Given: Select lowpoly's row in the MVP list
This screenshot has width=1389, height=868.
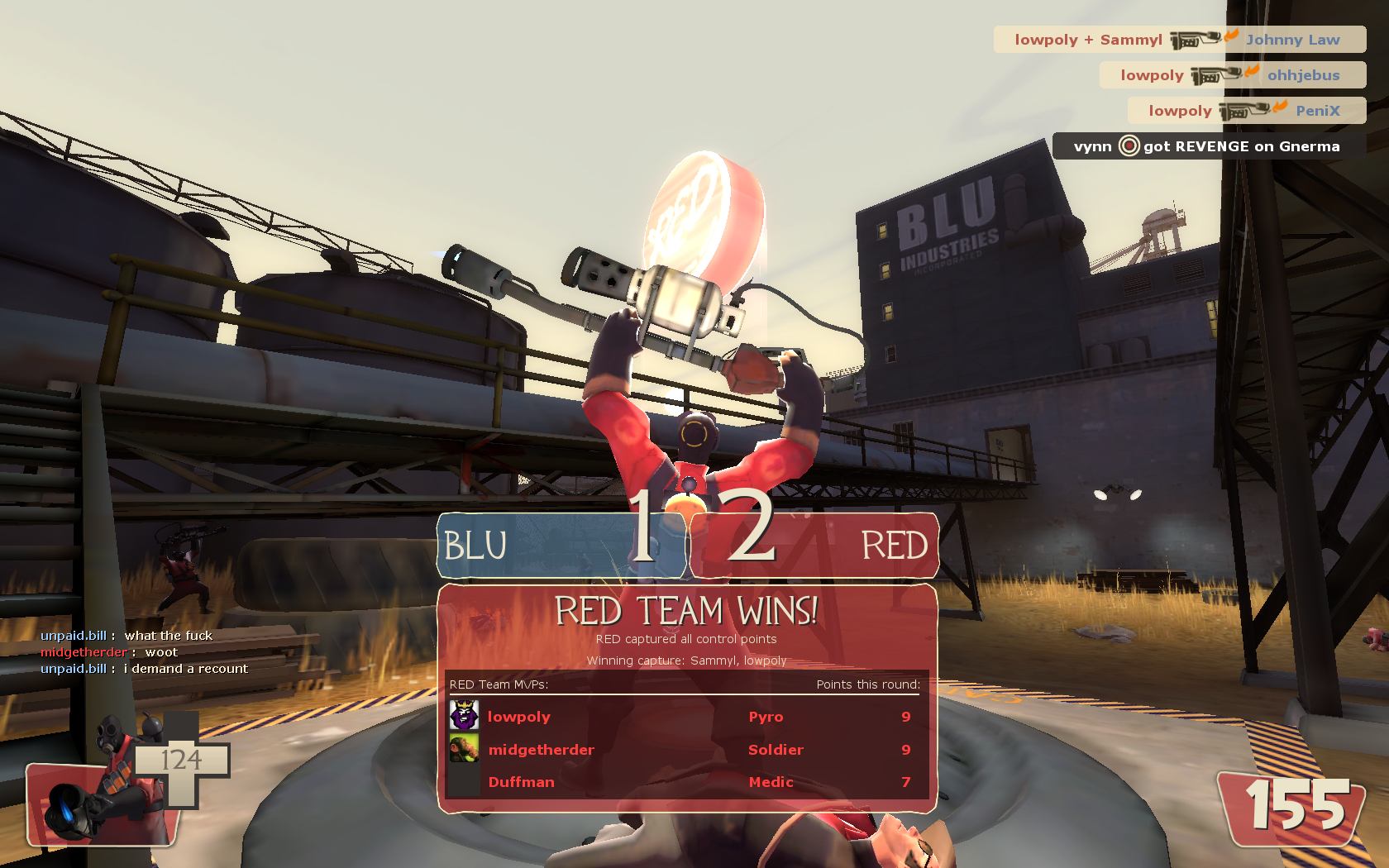Looking at the screenshot, I should (x=686, y=717).
